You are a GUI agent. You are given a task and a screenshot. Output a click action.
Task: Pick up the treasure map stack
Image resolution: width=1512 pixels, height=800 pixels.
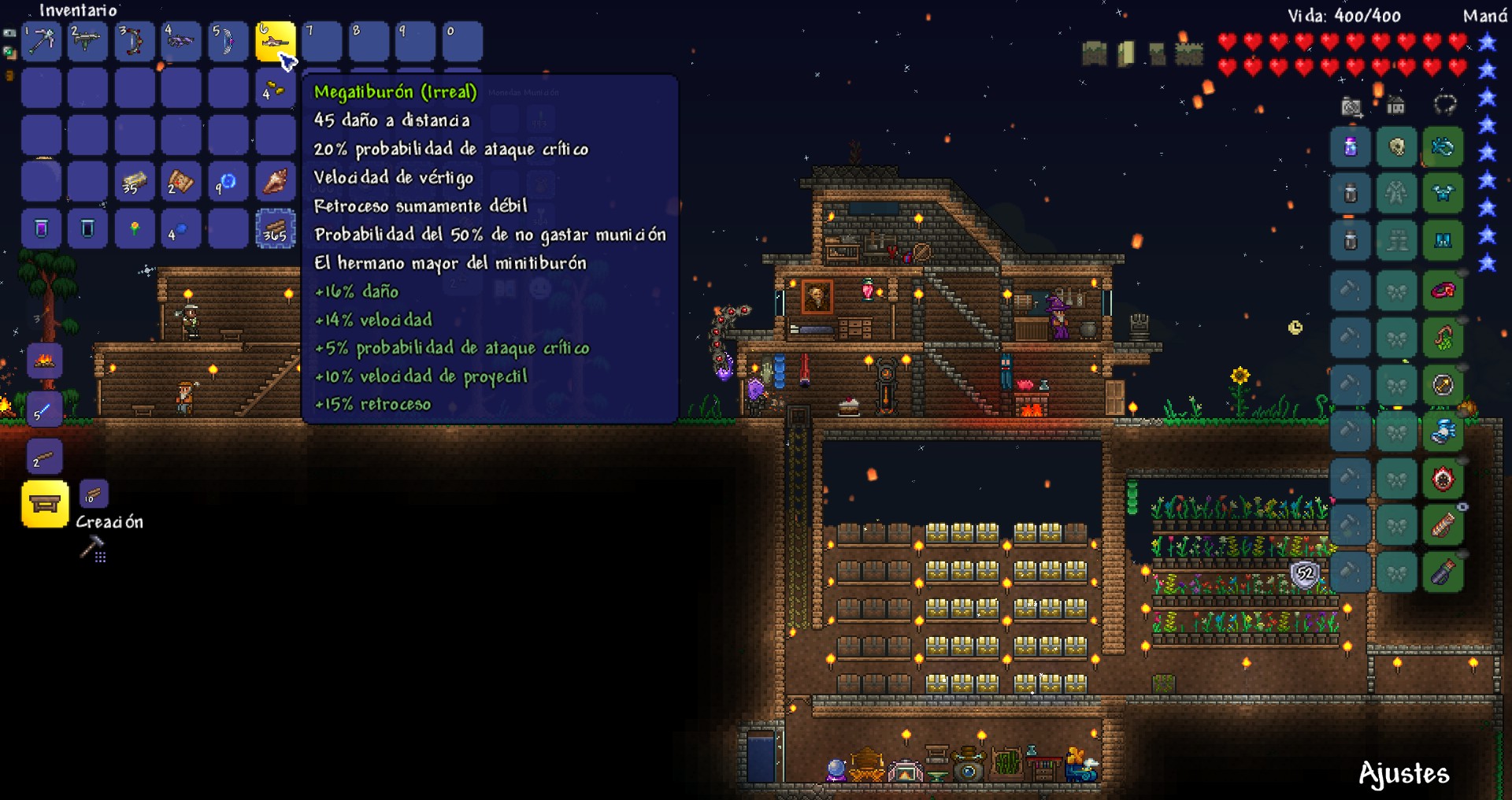181,183
